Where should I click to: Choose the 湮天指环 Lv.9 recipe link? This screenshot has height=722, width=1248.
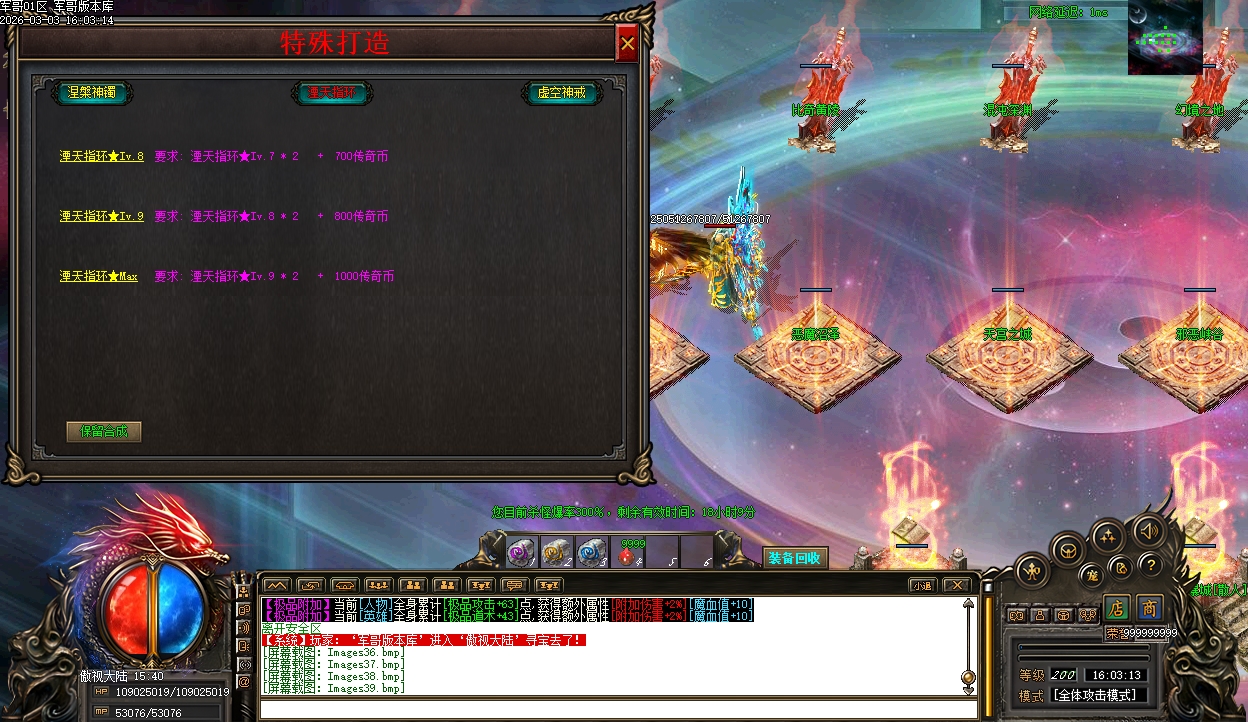pyautogui.click(x=101, y=216)
